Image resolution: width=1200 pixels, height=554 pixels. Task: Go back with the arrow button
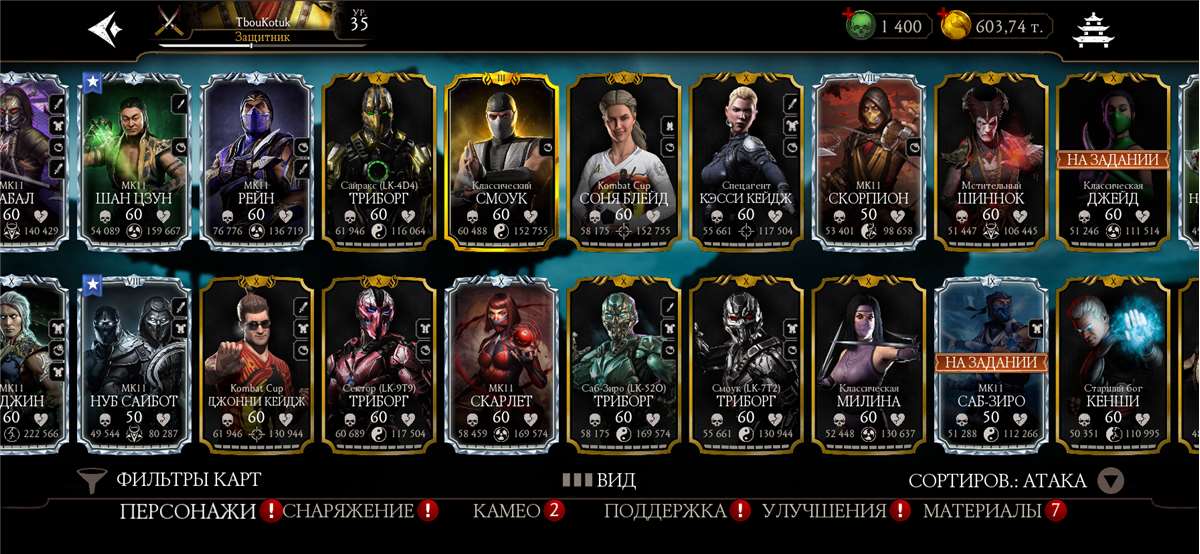click(x=104, y=27)
